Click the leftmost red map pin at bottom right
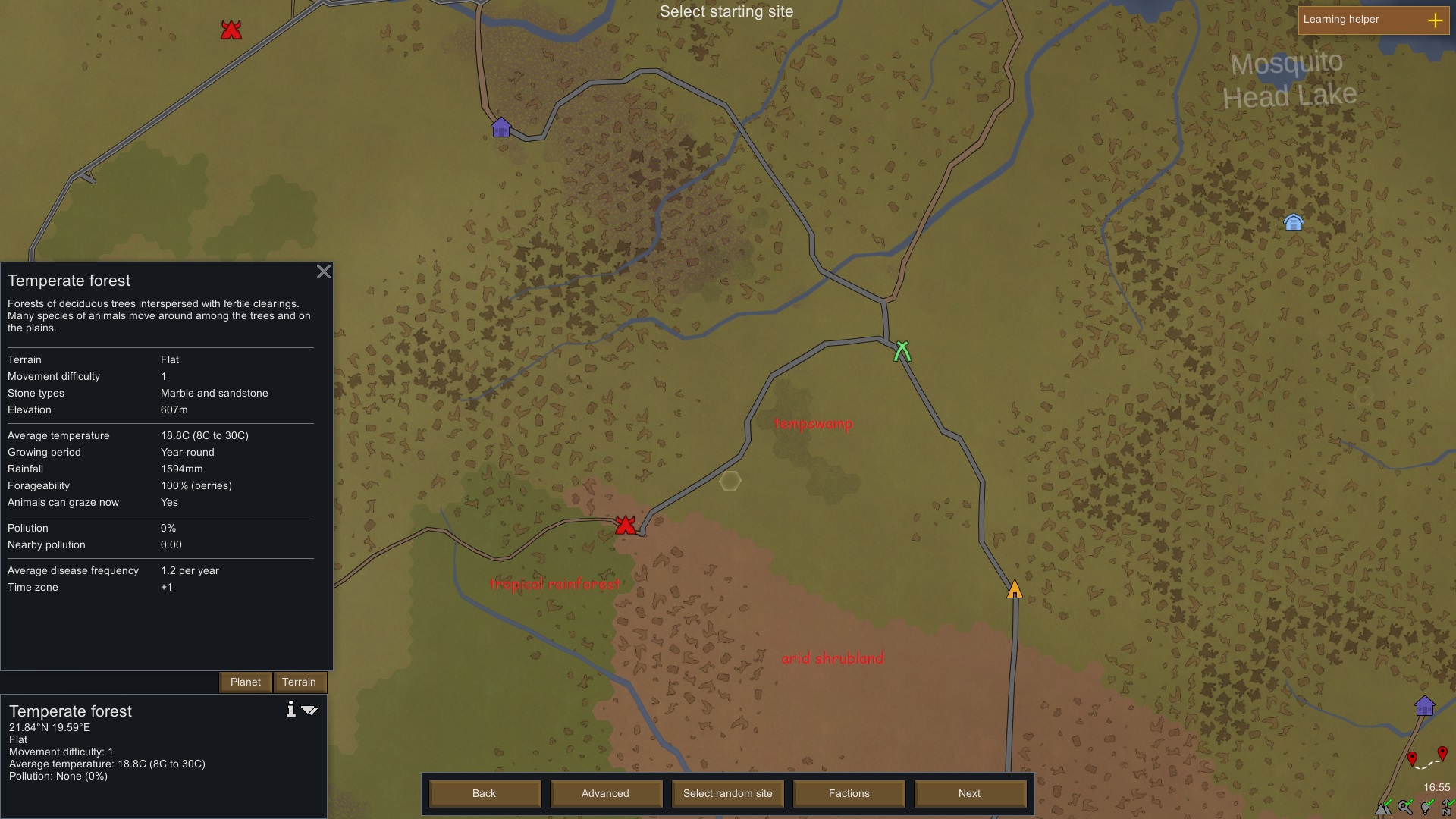Viewport: 1456px width, 819px height. 1412,758
